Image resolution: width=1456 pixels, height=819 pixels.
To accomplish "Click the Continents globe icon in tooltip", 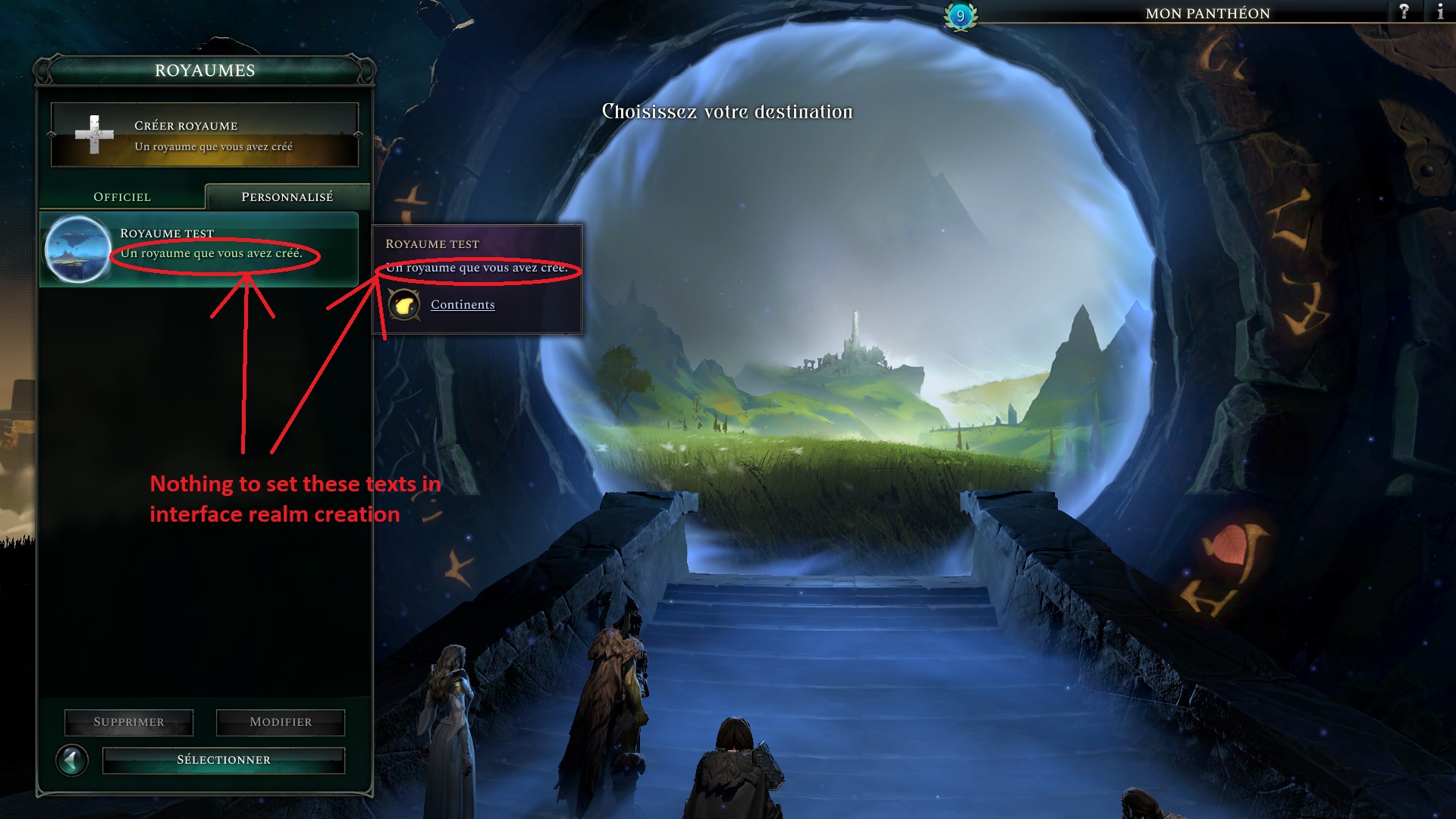I will coord(406,304).
